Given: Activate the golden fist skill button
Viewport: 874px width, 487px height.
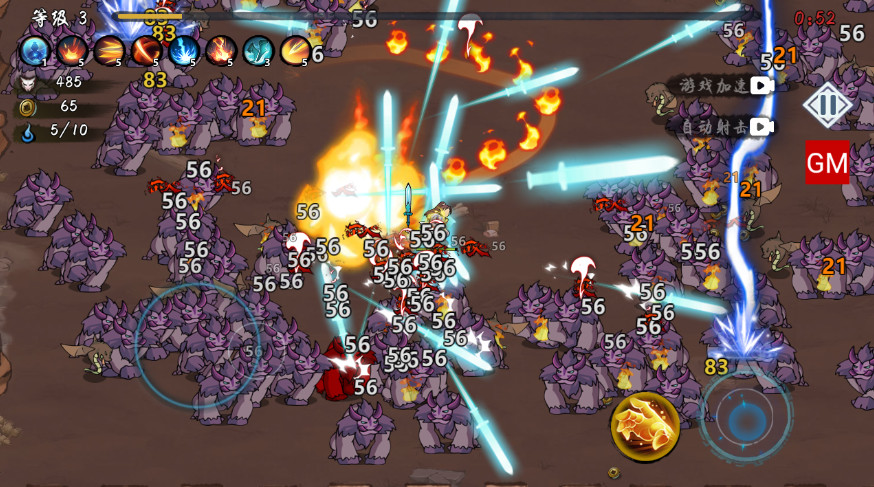Looking at the screenshot, I should coord(645,426).
